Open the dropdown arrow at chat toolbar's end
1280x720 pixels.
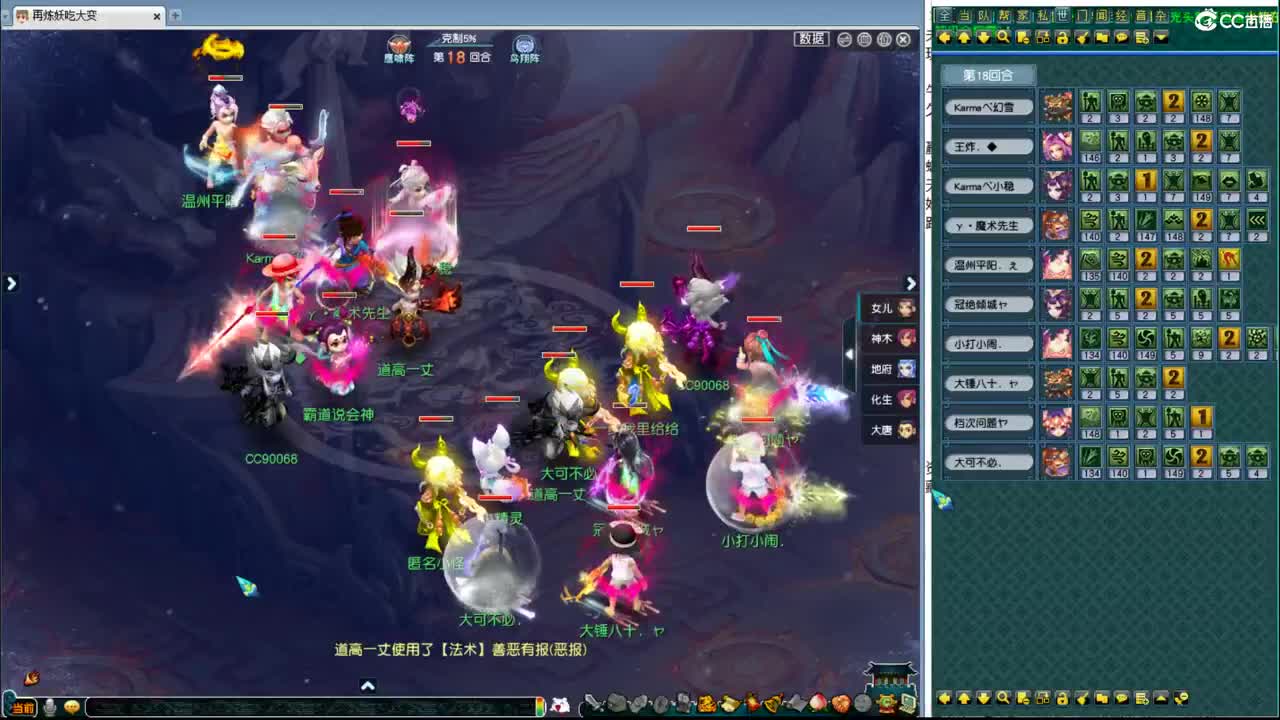[x=1161, y=36]
